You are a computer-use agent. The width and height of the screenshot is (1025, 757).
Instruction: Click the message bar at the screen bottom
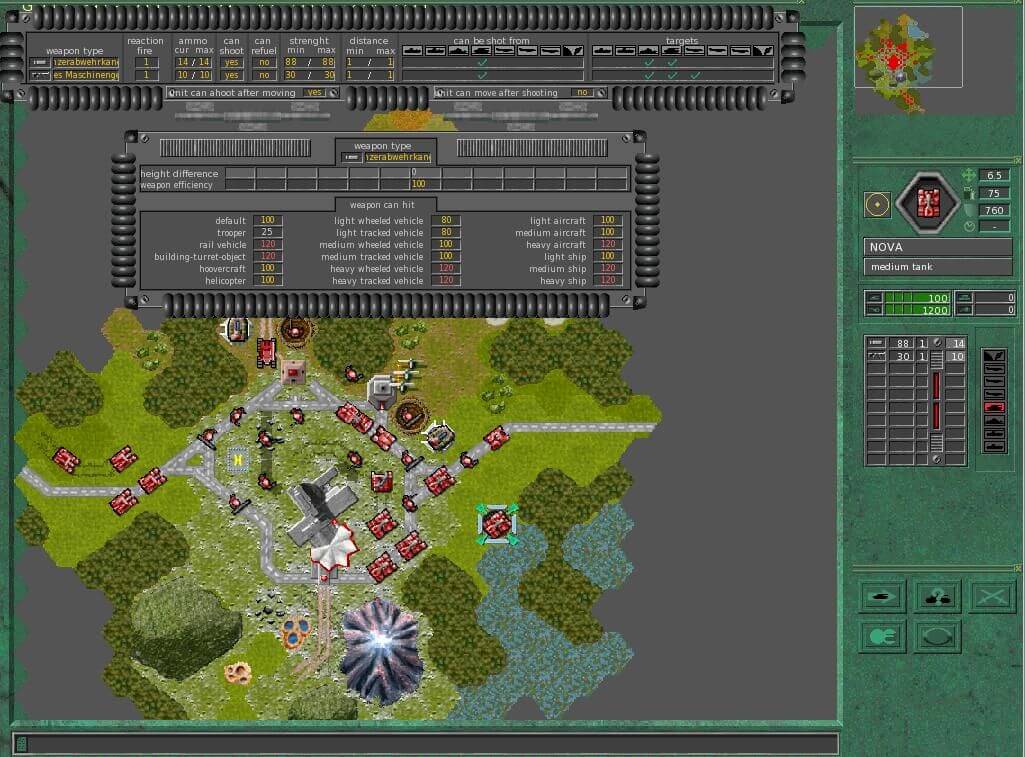(x=425, y=744)
